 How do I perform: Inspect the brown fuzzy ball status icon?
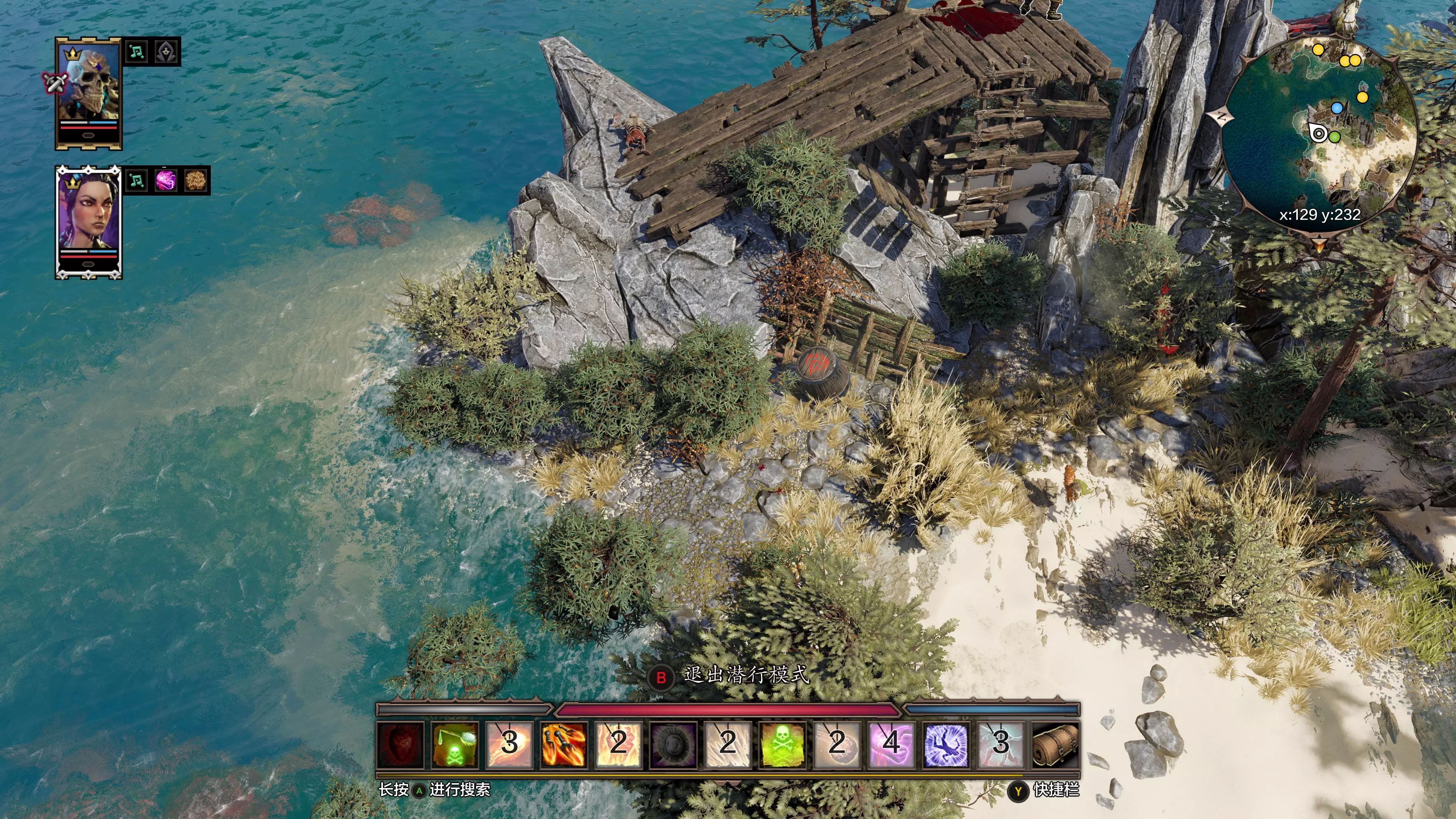196,181
